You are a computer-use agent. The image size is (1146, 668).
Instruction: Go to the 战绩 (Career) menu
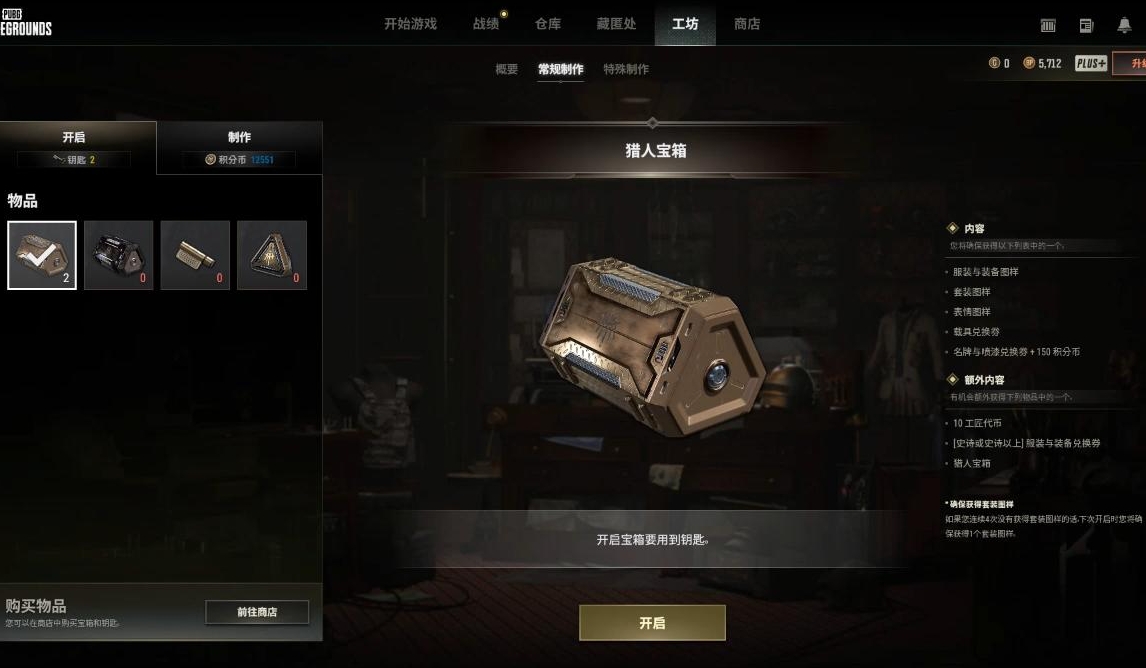coord(486,24)
